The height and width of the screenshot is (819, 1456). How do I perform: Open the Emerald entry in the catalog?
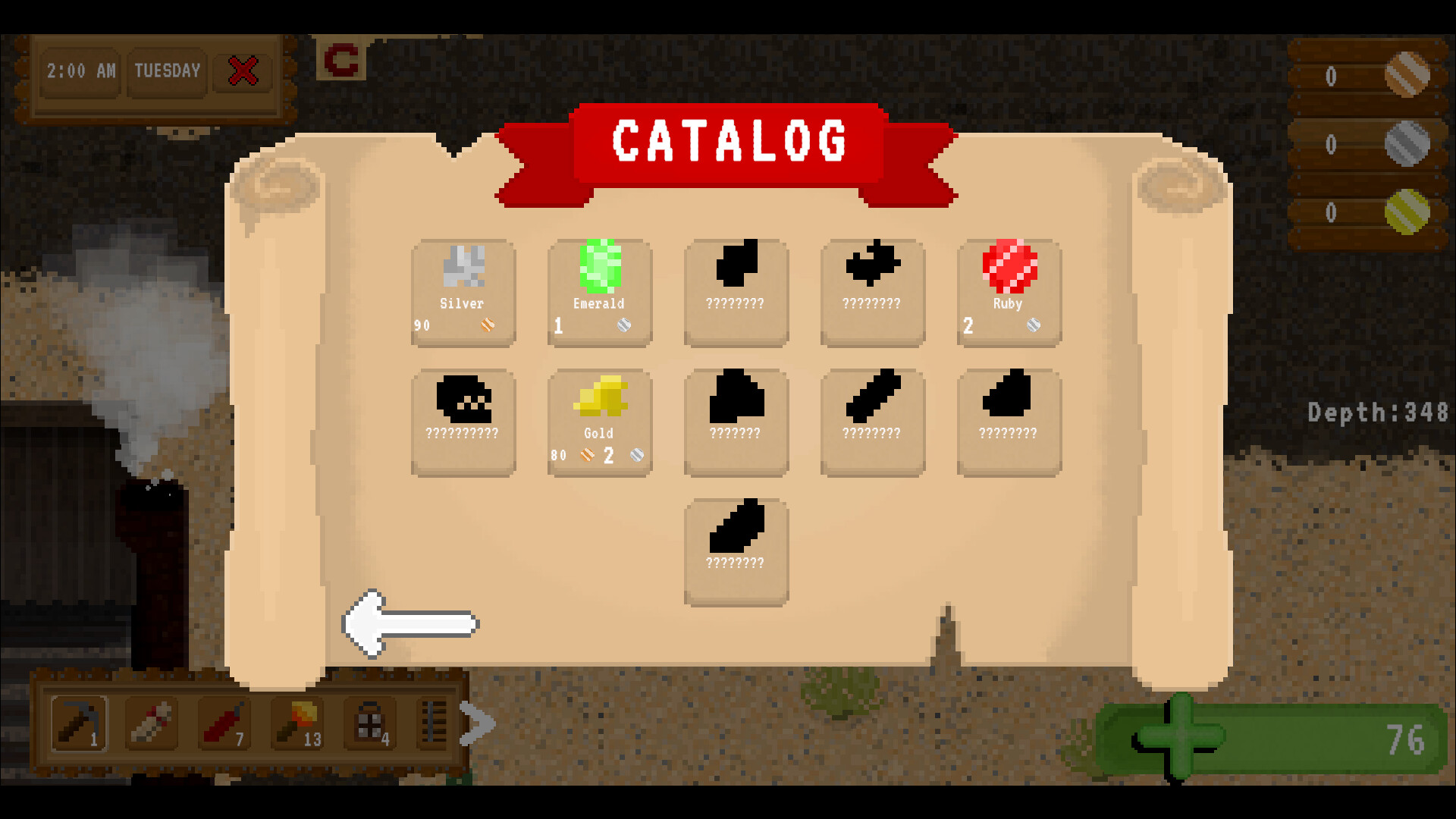click(599, 292)
